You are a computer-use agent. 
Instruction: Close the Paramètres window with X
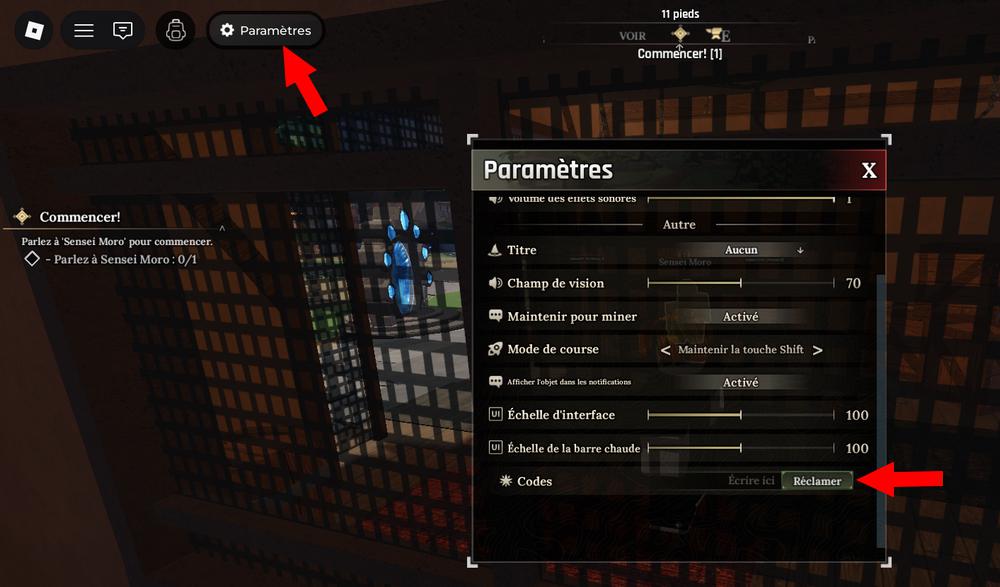pyautogui.click(x=869, y=171)
